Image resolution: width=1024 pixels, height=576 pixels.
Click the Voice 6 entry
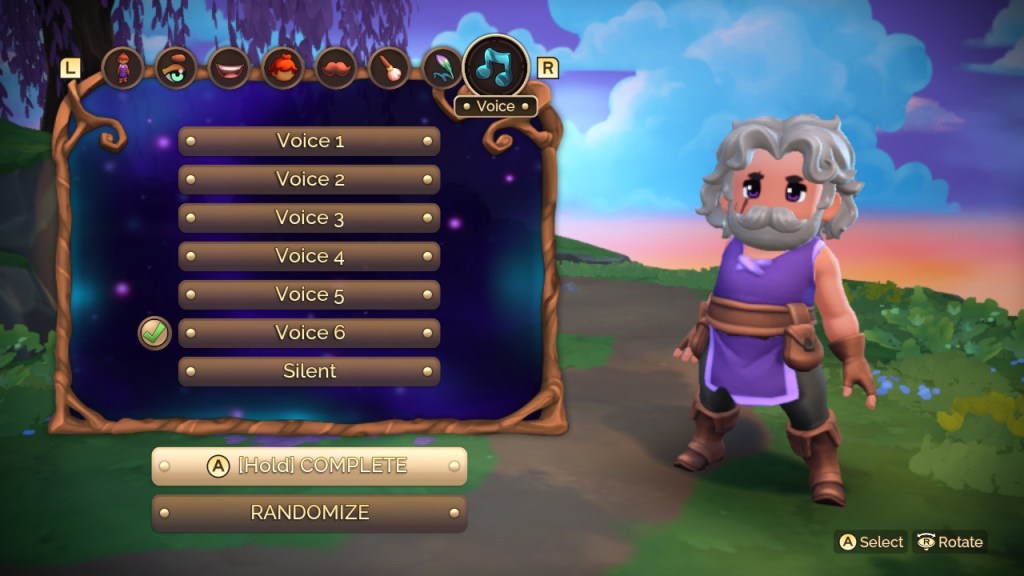point(309,333)
